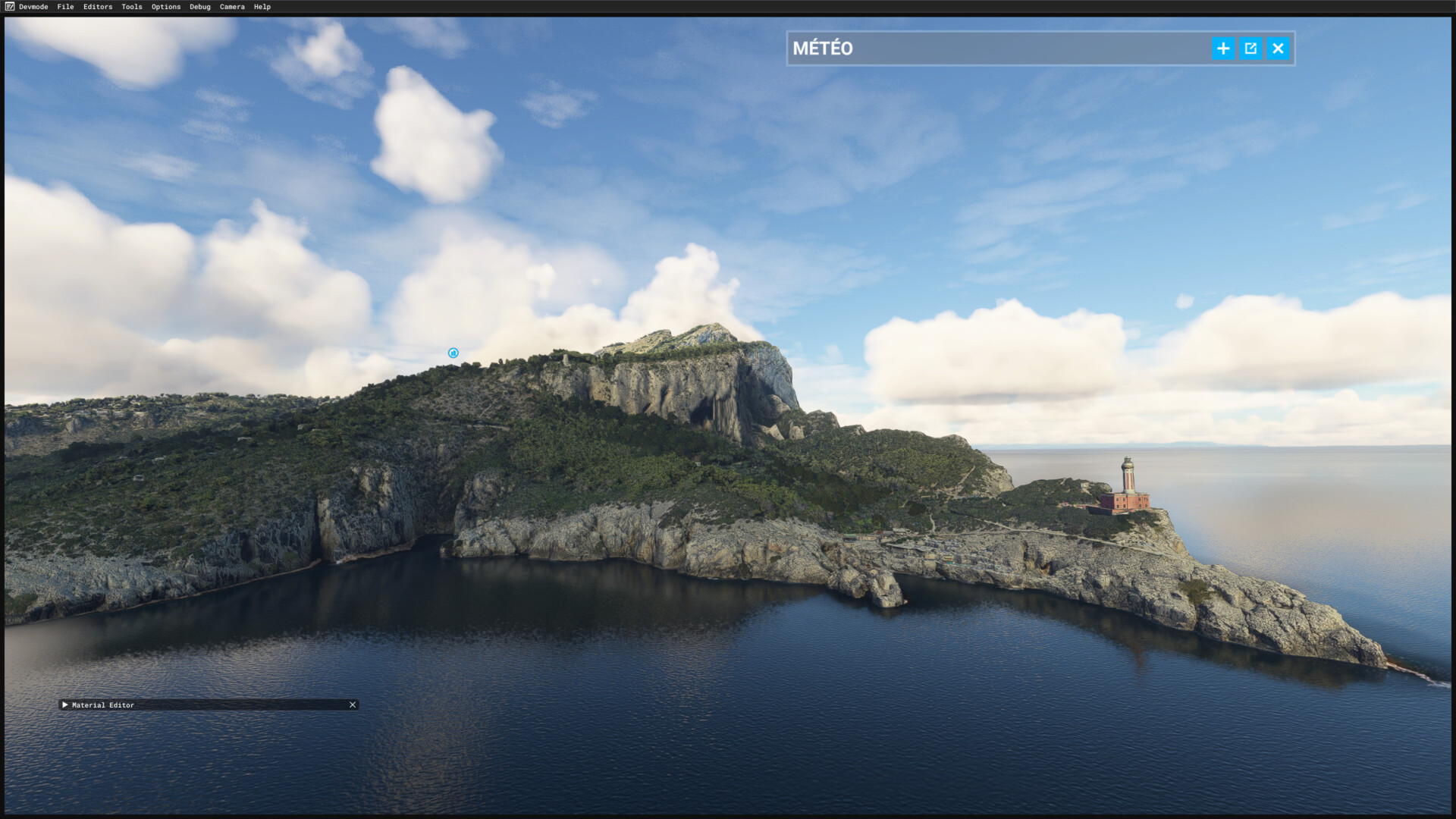The width and height of the screenshot is (1456, 819).
Task: Open the Help menu
Action: [262, 7]
